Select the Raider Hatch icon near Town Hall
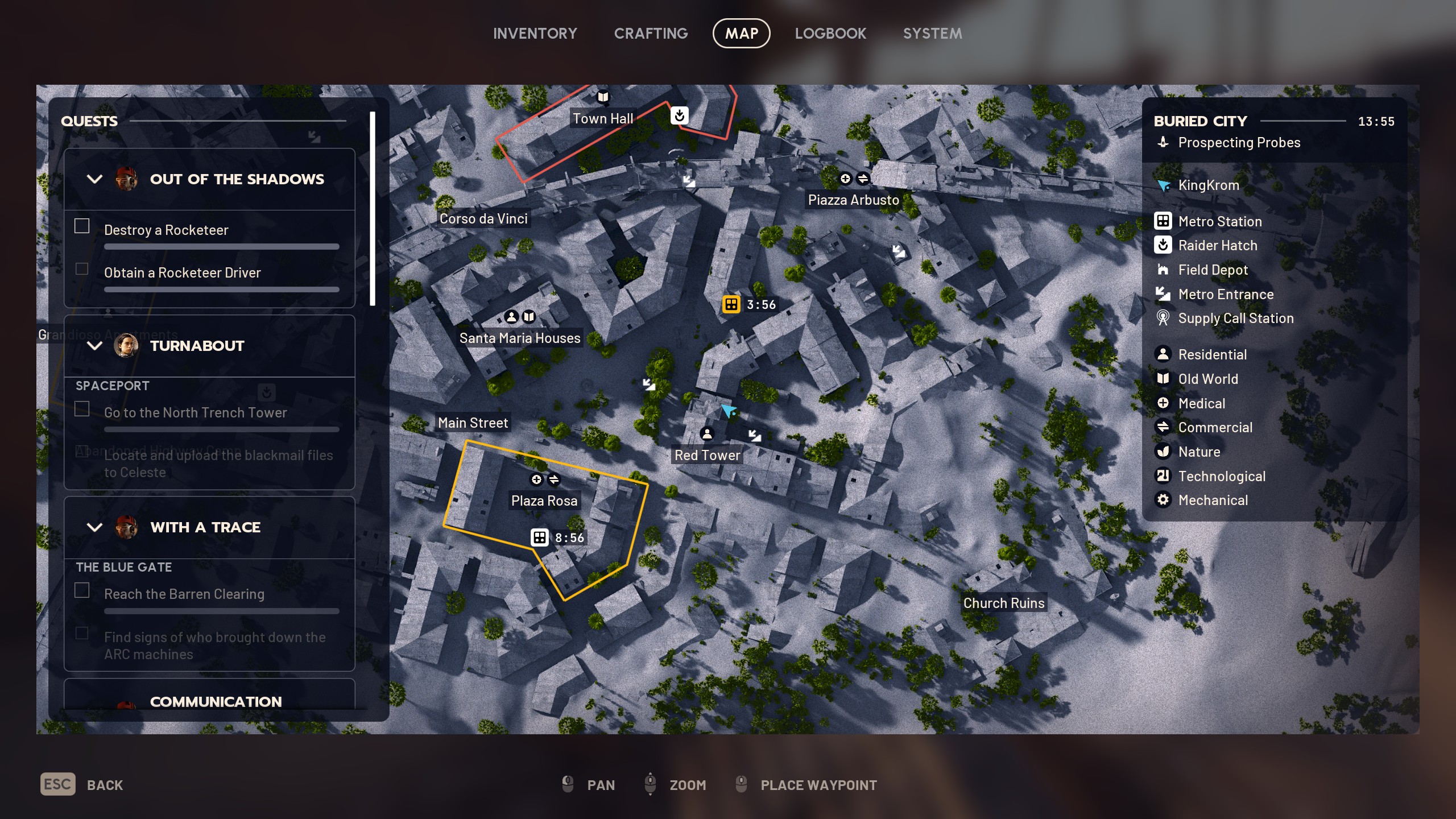 point(681,115)
